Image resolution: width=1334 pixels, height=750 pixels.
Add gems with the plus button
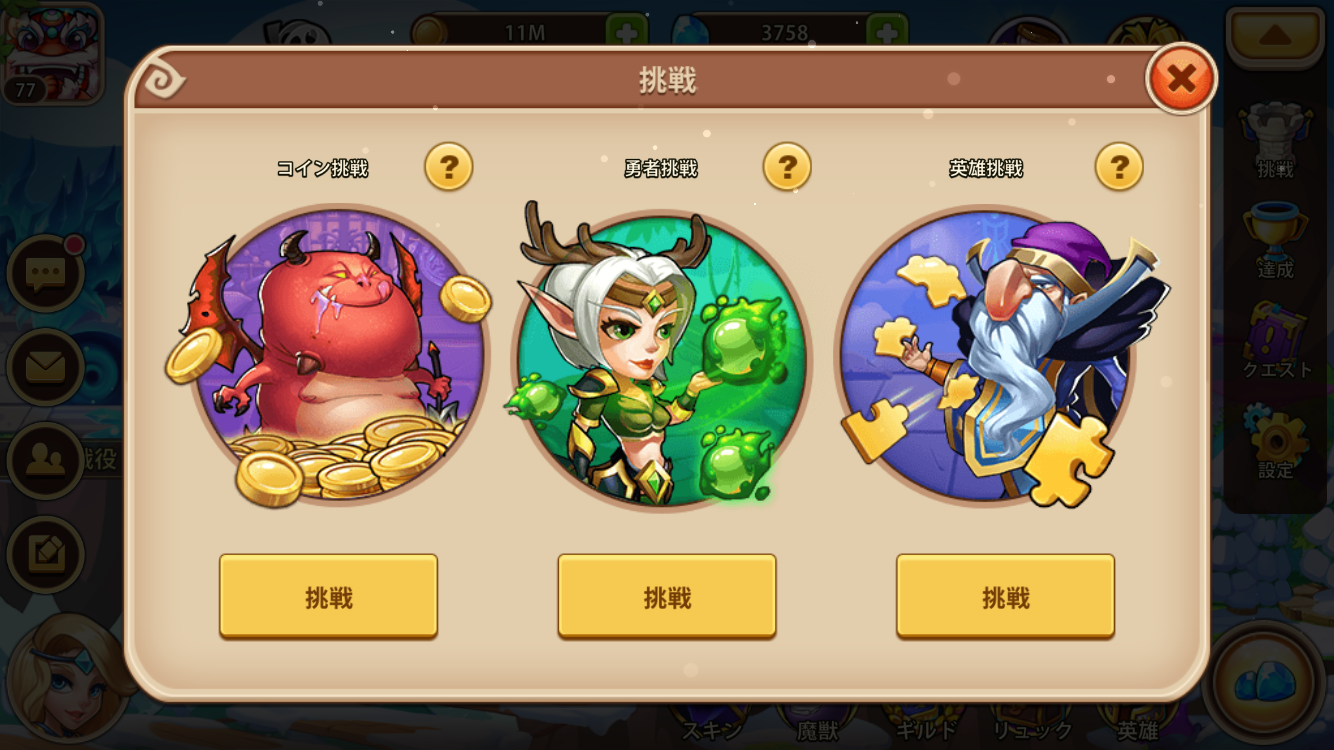886,31
